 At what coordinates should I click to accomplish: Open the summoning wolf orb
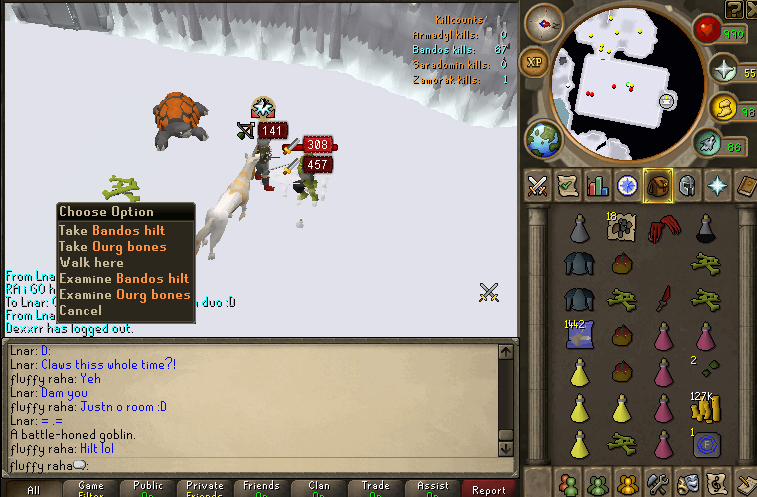[707, 144]
